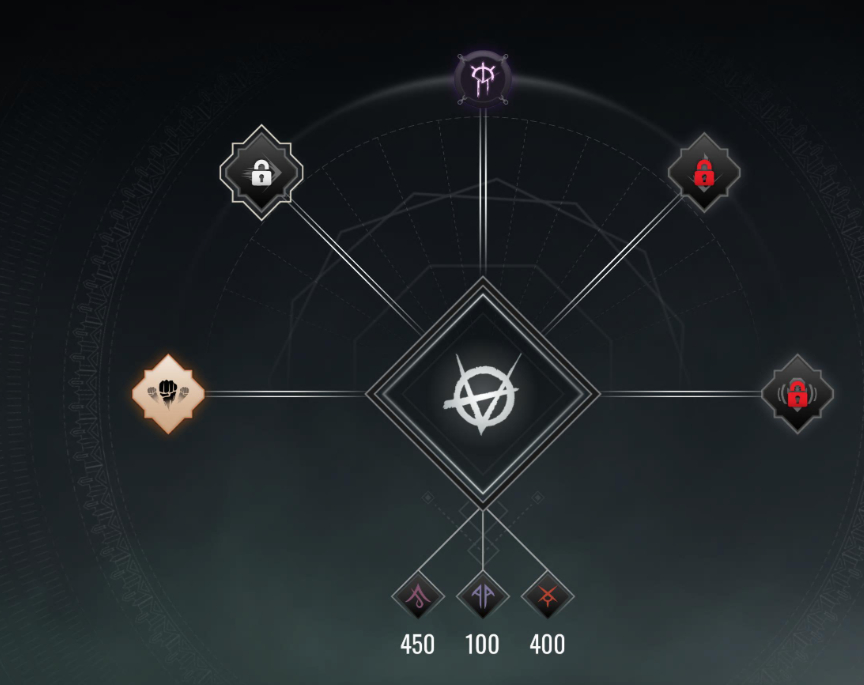Open the glowing purple rune node
The width and height of the screenshot is (864, 685).
tap(483, 79)
